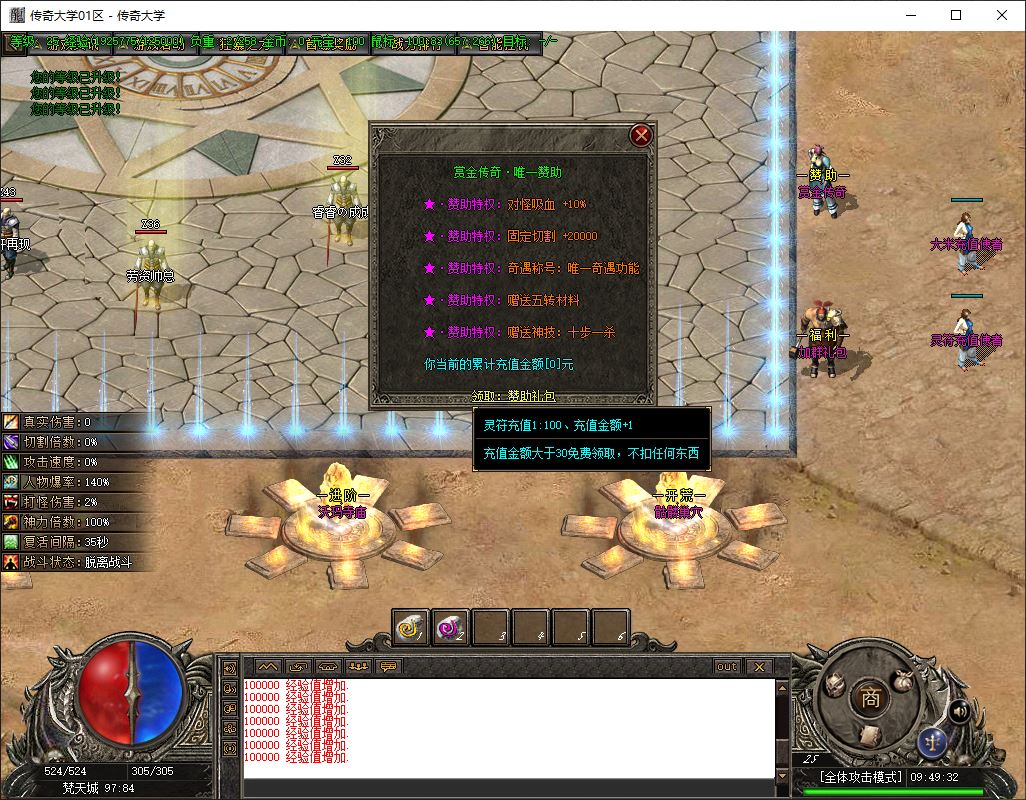This screenshot has height=800, width=1026.
Task: Toggle the sound speaker icon
Action: pos(959,711)
